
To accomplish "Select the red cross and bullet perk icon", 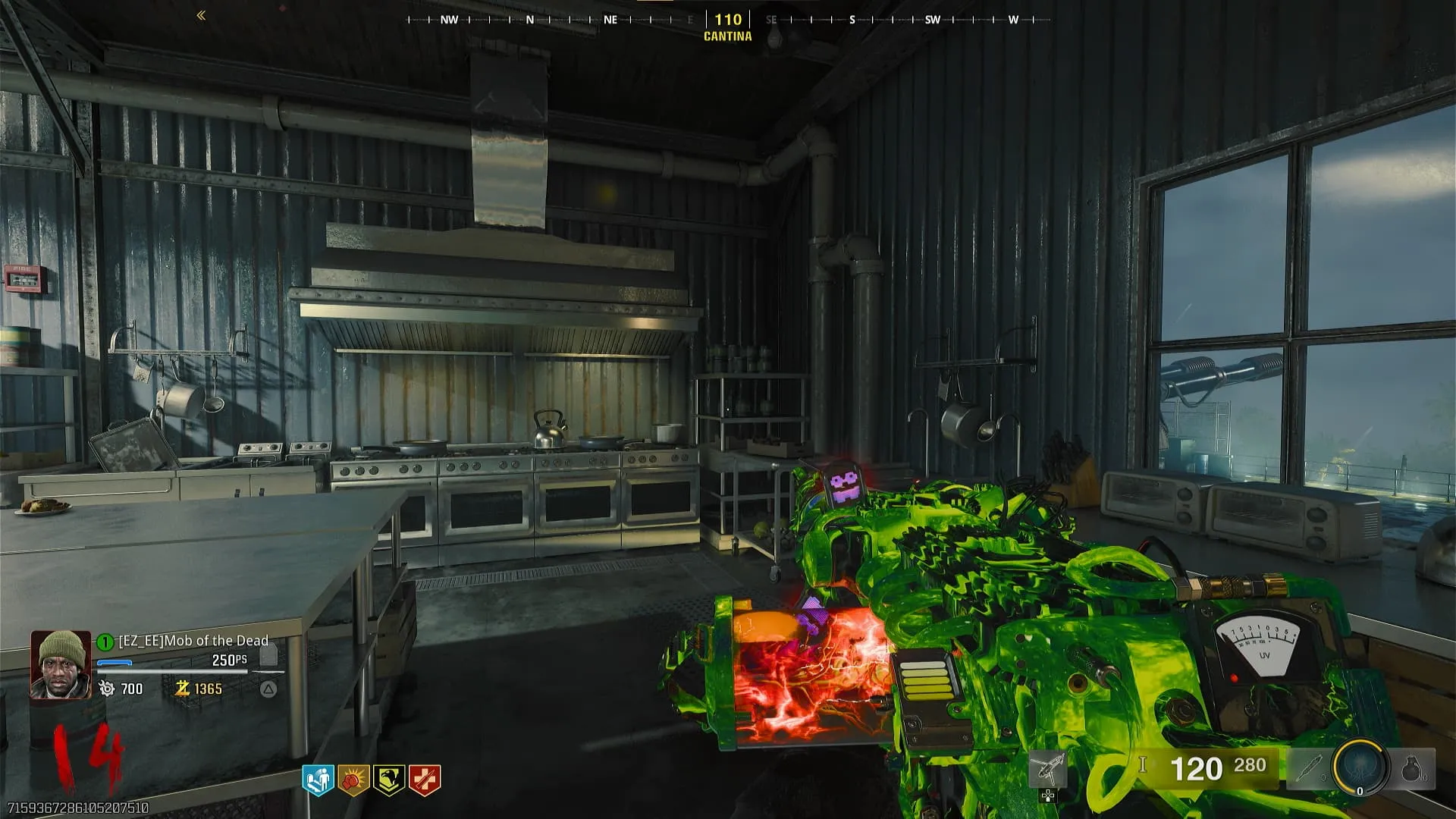I will (425, 780).
